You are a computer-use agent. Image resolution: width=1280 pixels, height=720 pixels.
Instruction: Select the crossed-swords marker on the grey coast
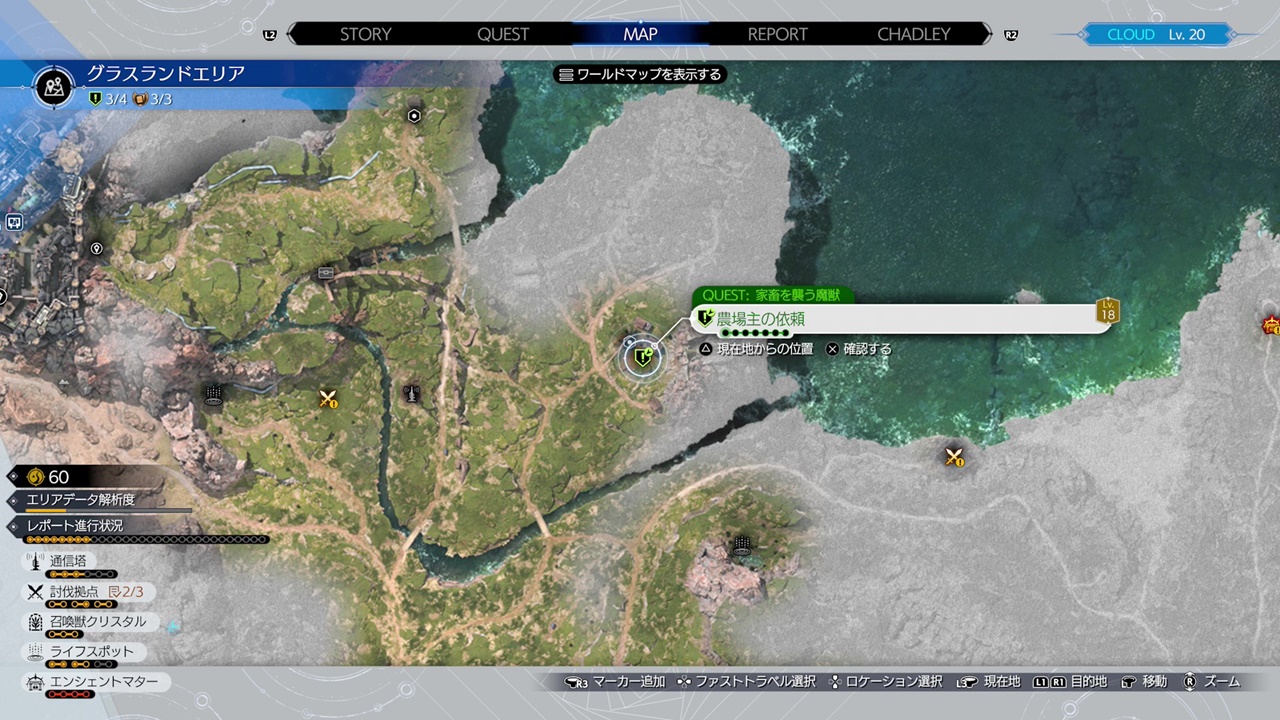click(x=953, y=457)
